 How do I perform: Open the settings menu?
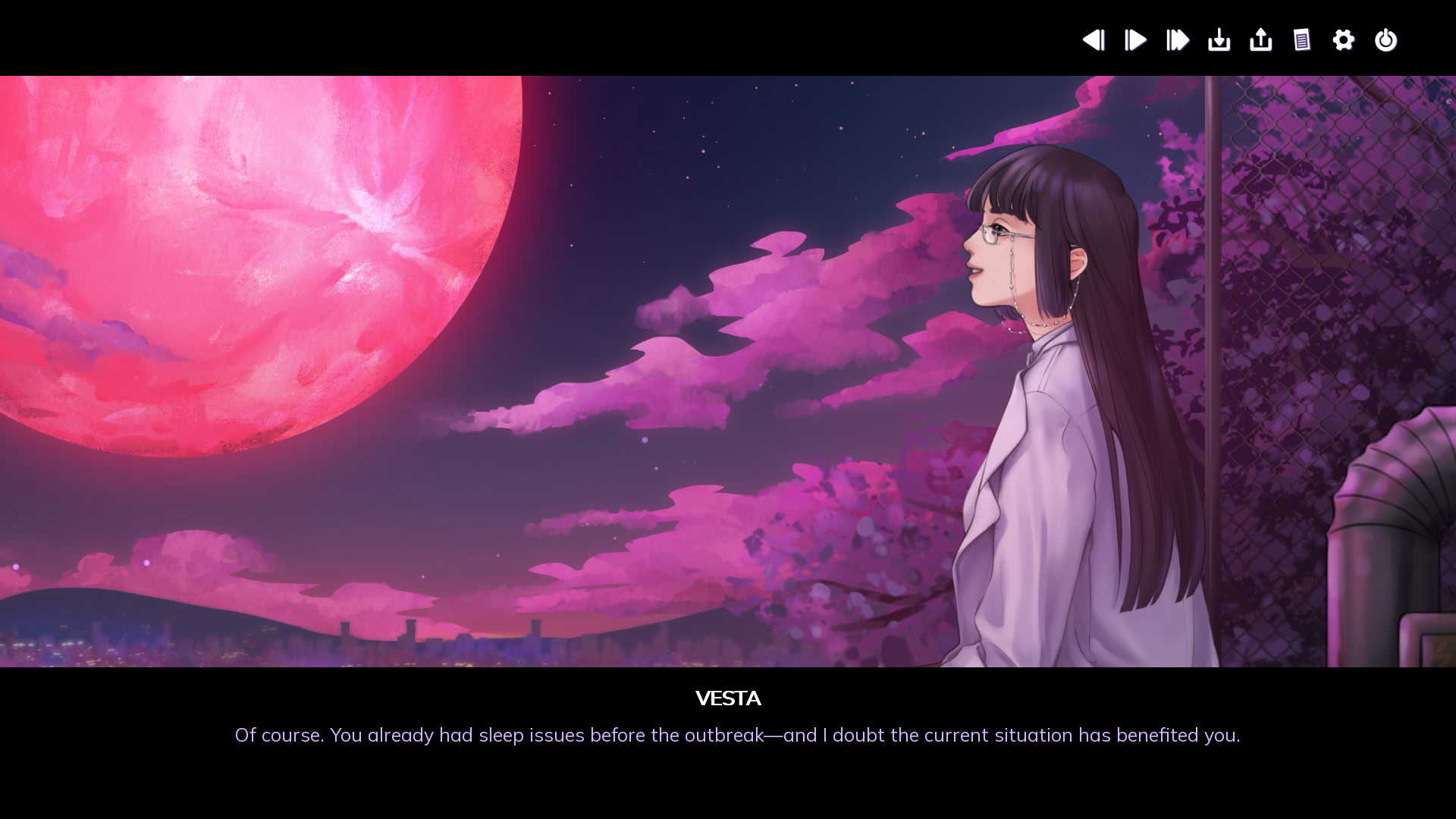point(1343,40)
